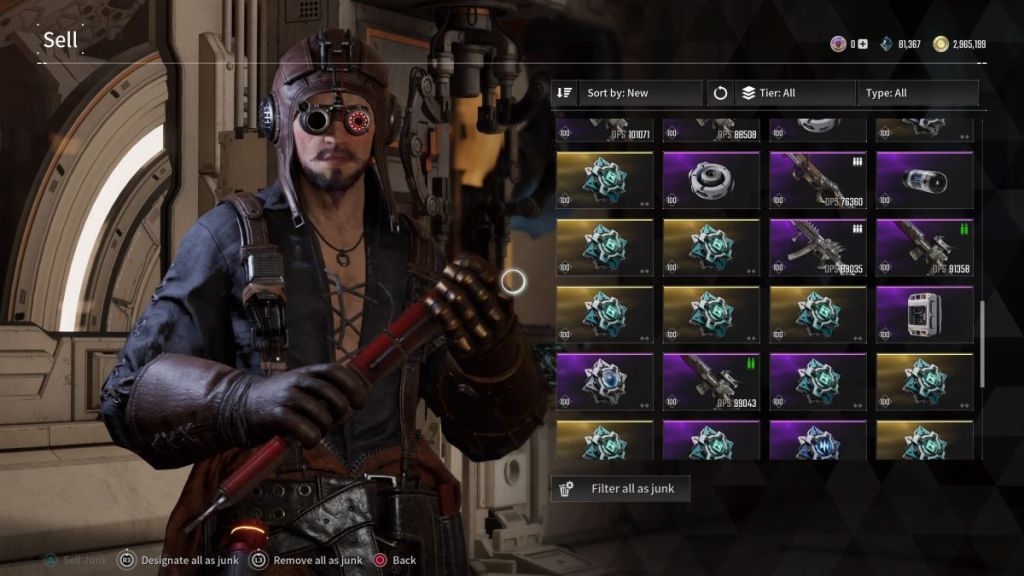The image size is (1024, 576).
Task: Select the weapon with DPS 76360
Action: pyautogui.click(x=818, y=181)
